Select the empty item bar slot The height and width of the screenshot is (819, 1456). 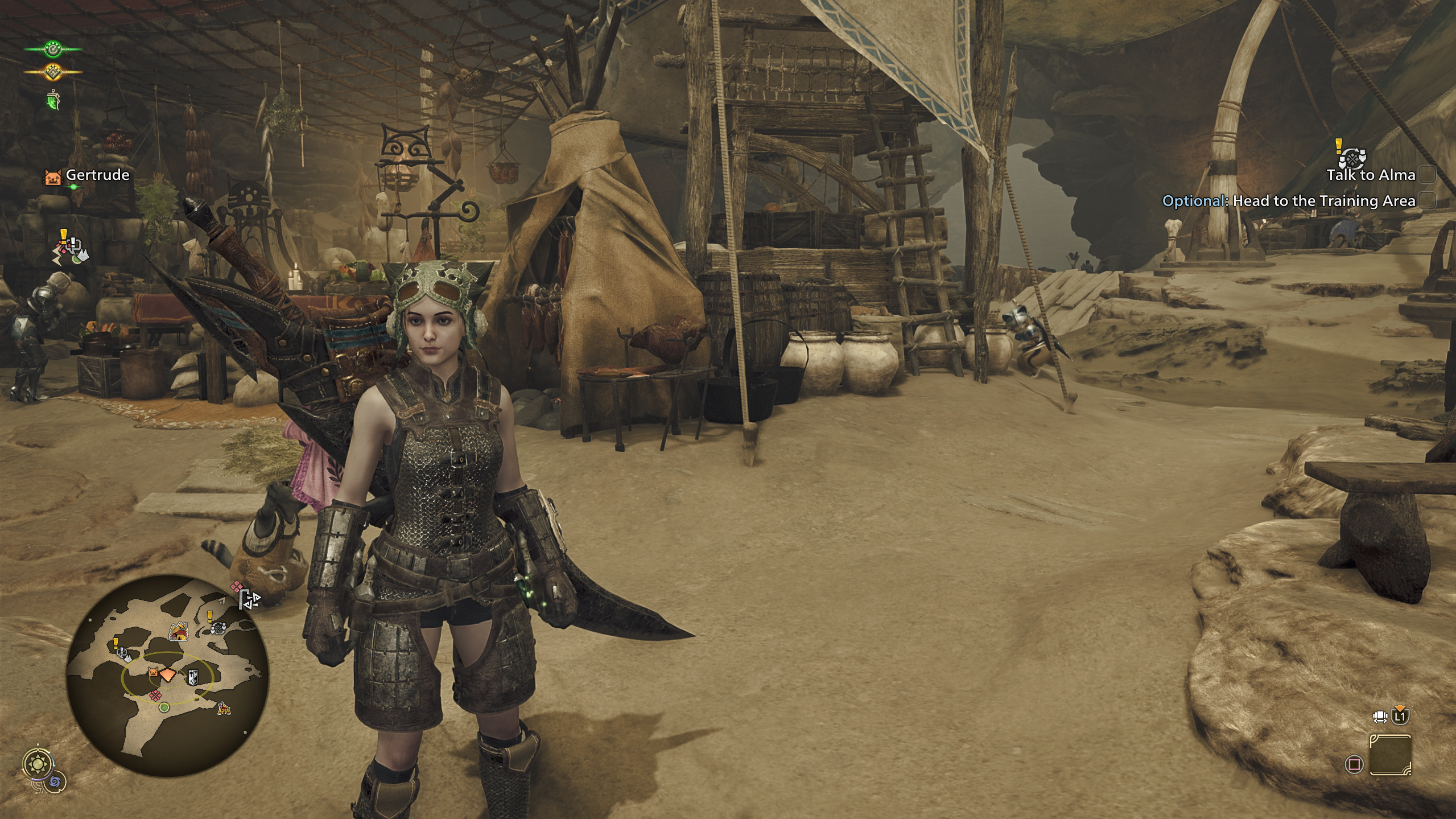click(x=1390, y=755)
